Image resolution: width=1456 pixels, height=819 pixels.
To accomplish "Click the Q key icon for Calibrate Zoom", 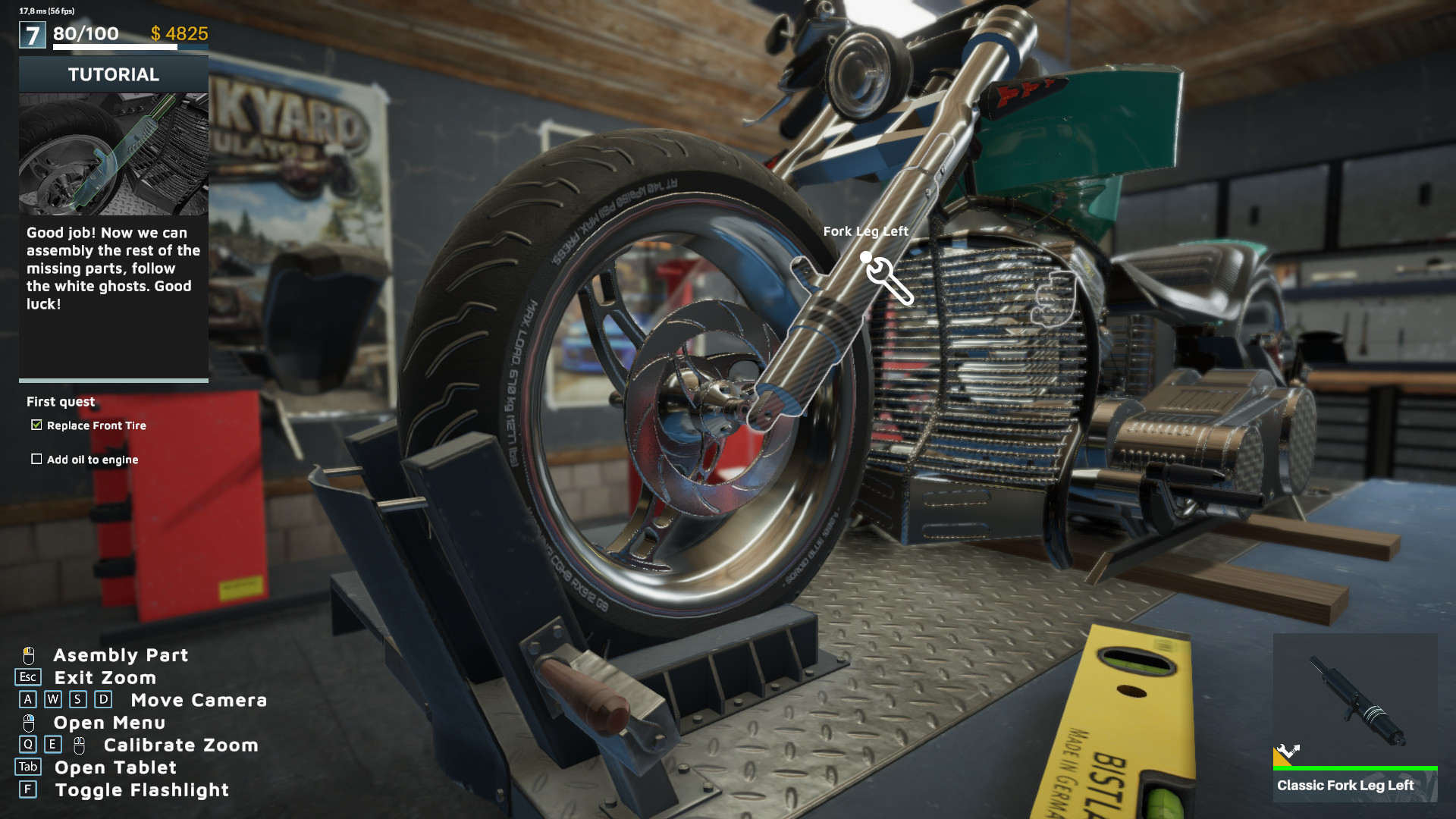I will 28,745.
